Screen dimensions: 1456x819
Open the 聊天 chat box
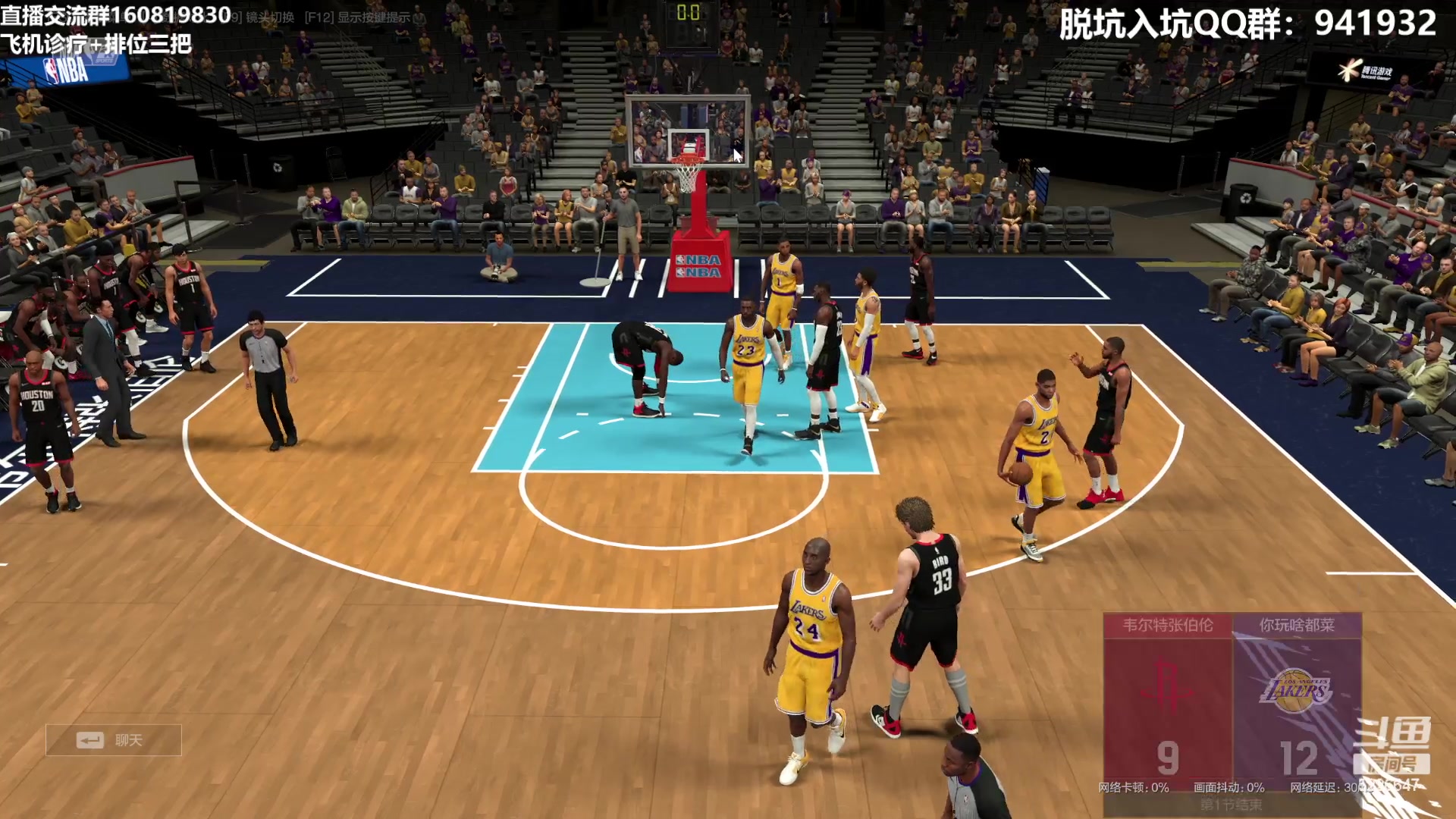[x=114, y=740]
